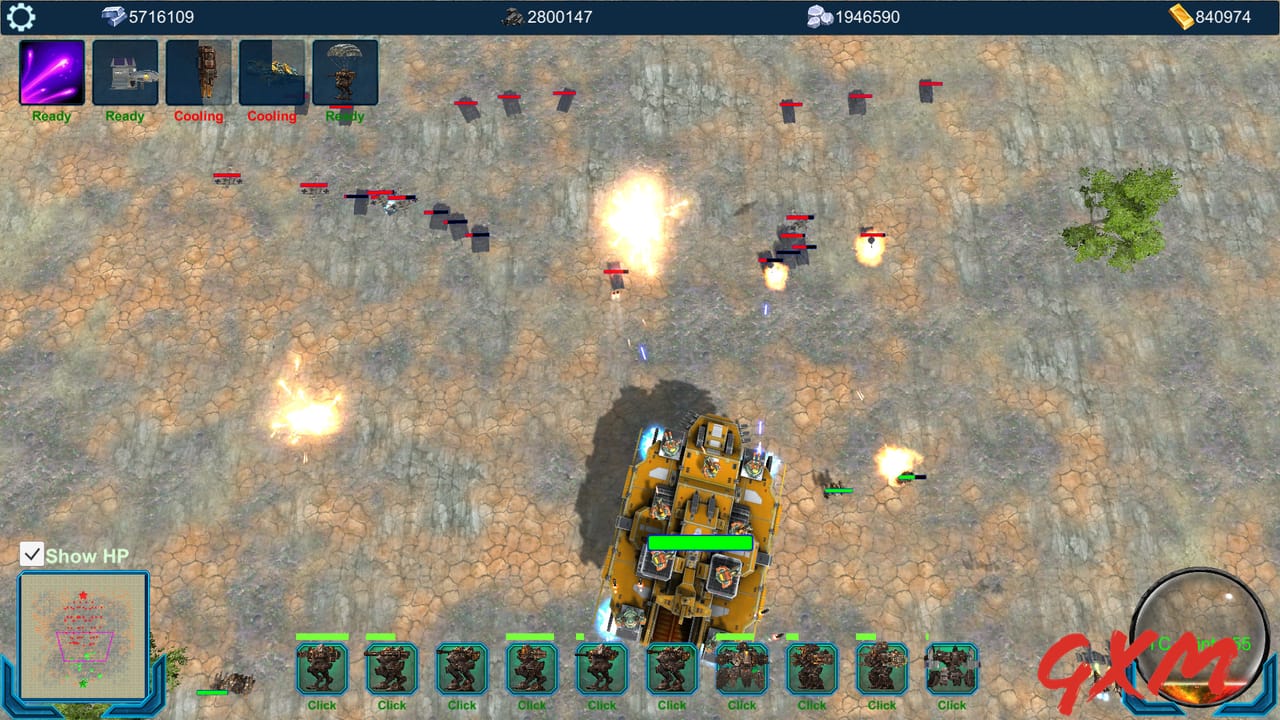Activate the purple laser strike ability

pyautogui.click(x=51, y=72)
